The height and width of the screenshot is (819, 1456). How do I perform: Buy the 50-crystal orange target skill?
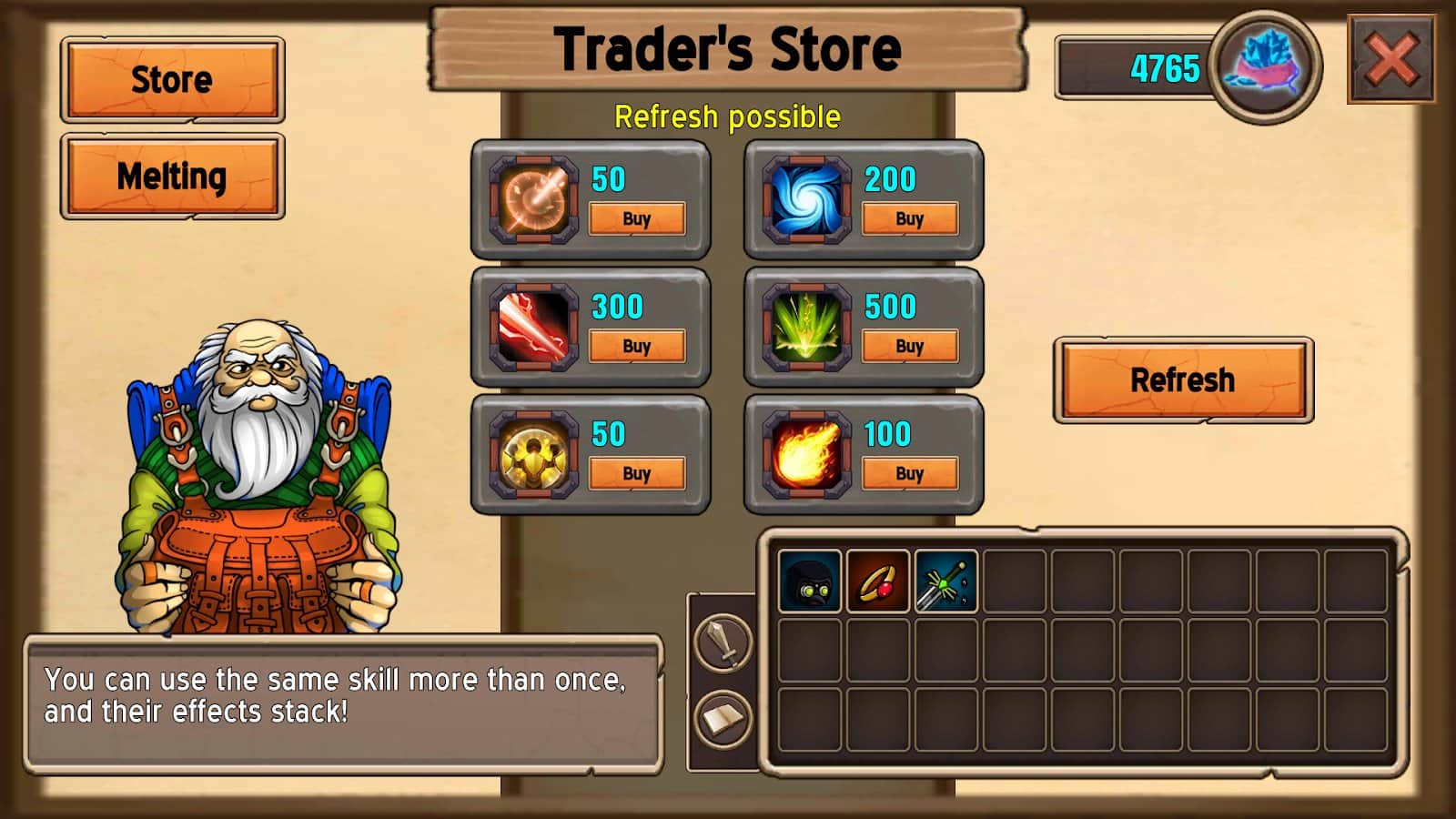(x=636, y=219)
